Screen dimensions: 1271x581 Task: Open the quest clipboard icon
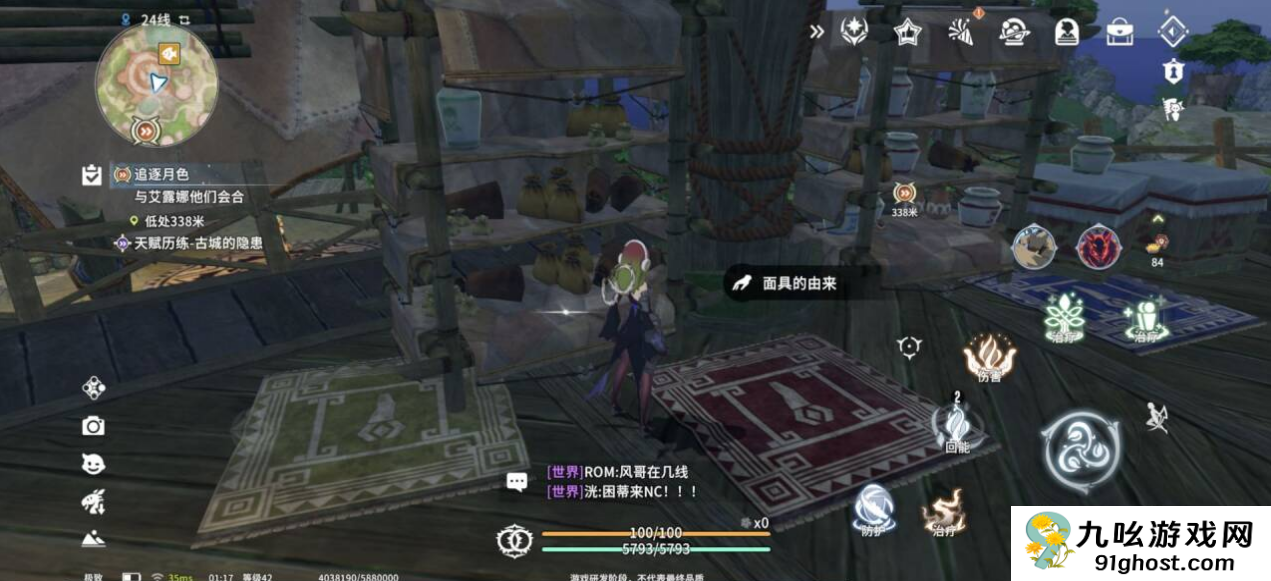pos(92,175)
